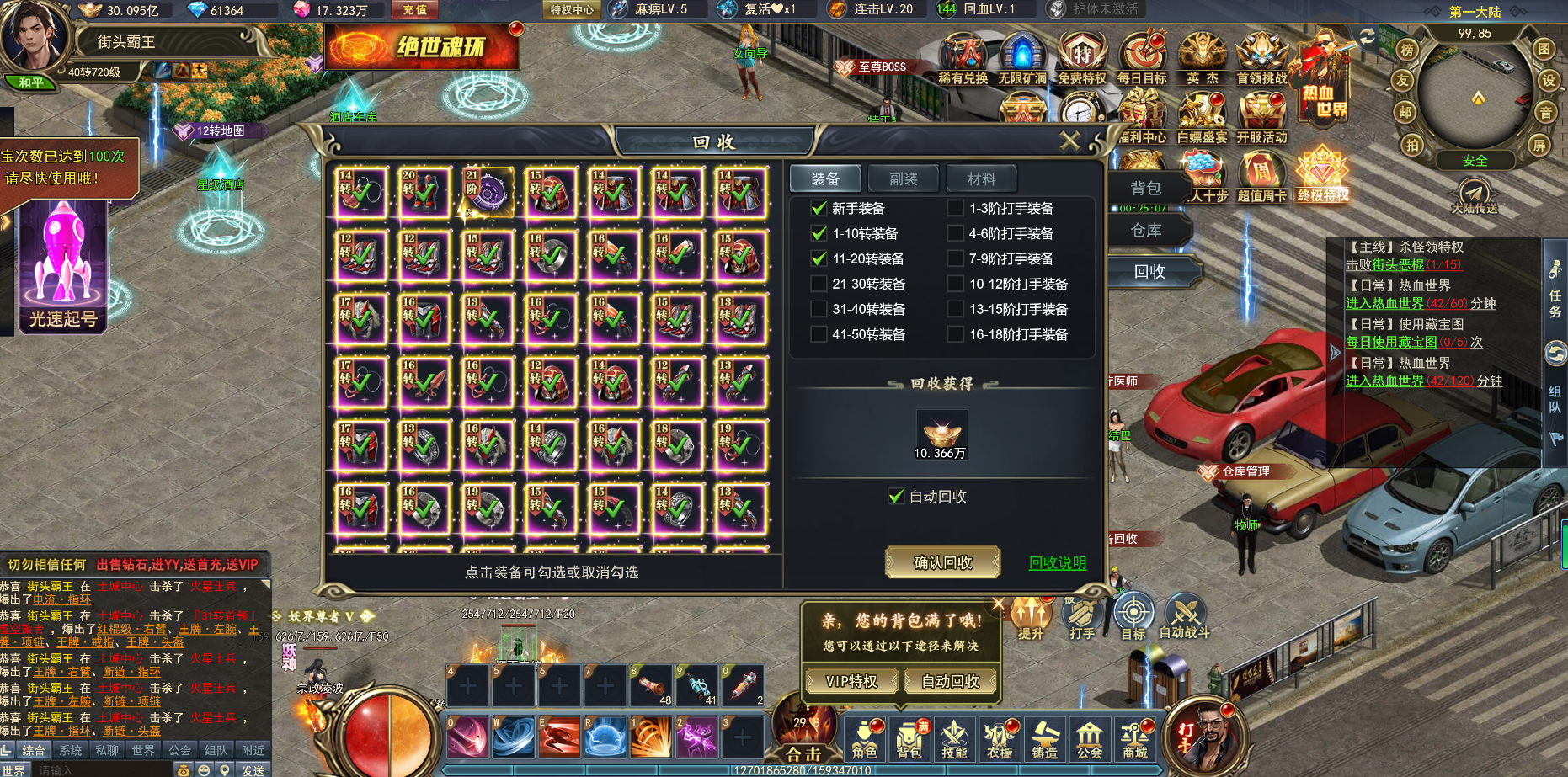Open the 材料 materials tab
This screenshot has width=1568, height=777.
pos(981,178)
